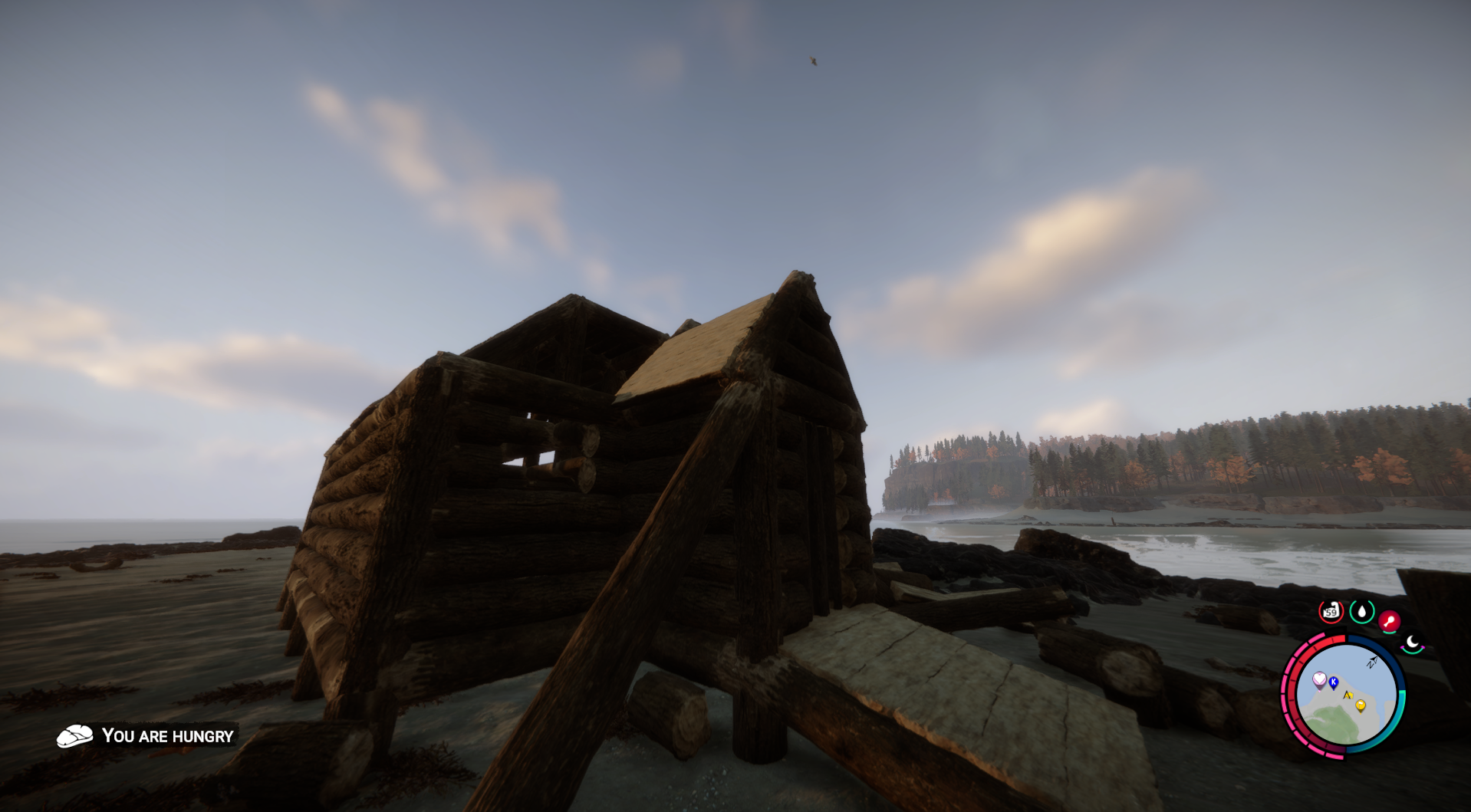1471x812 pixels.
Task: Click the red drumstick fullness icon
Action: [1389, 620]
